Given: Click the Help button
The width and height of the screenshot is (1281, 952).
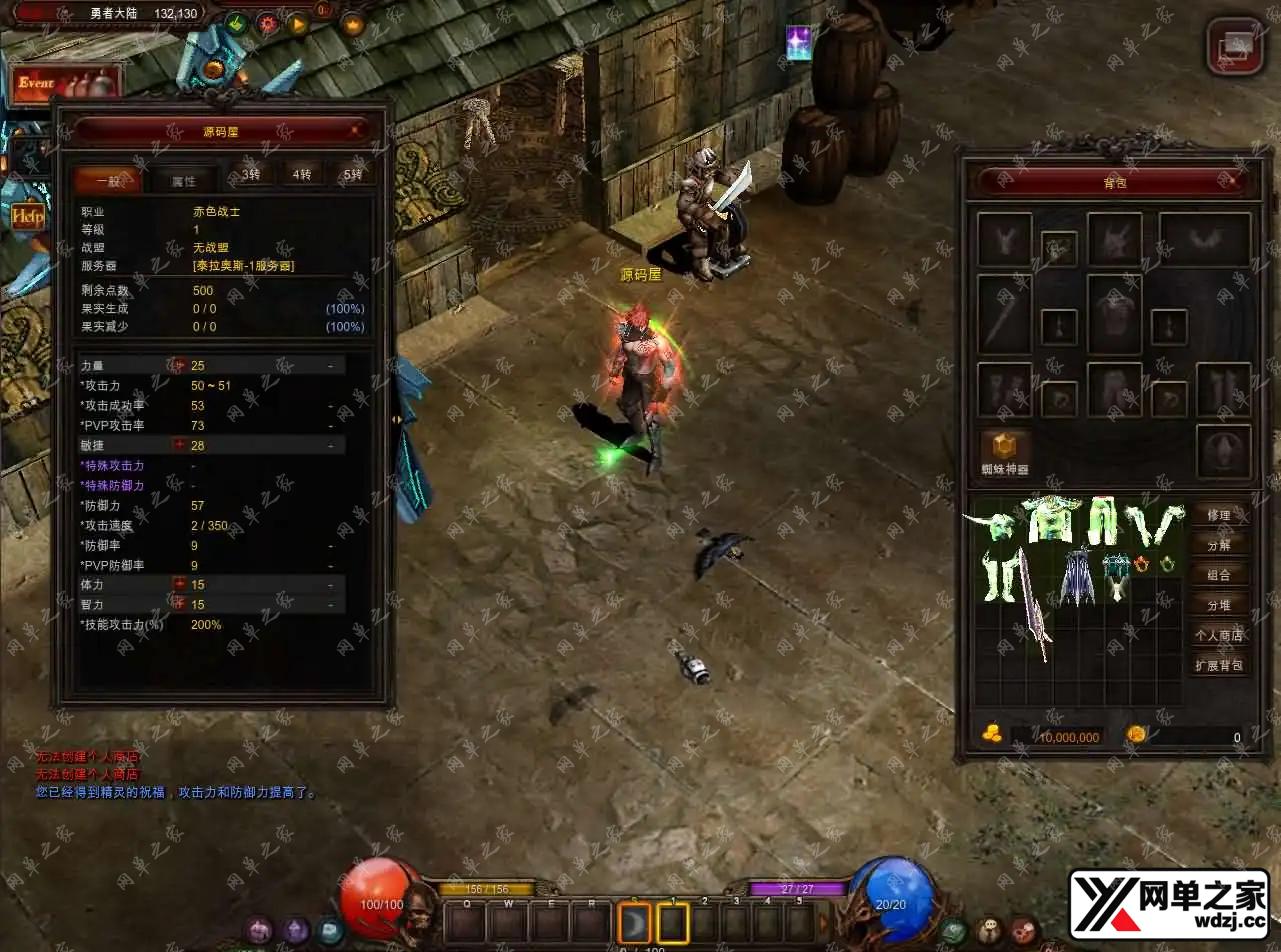Looking at the screenshot, I should 27,216.
